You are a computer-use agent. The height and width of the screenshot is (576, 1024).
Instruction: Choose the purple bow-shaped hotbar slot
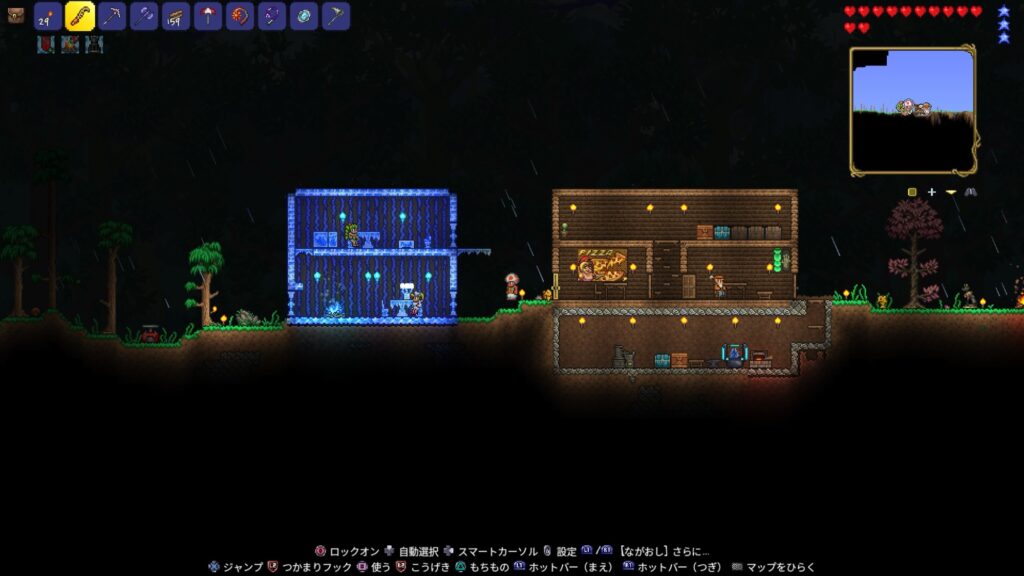tap(272, 16)
